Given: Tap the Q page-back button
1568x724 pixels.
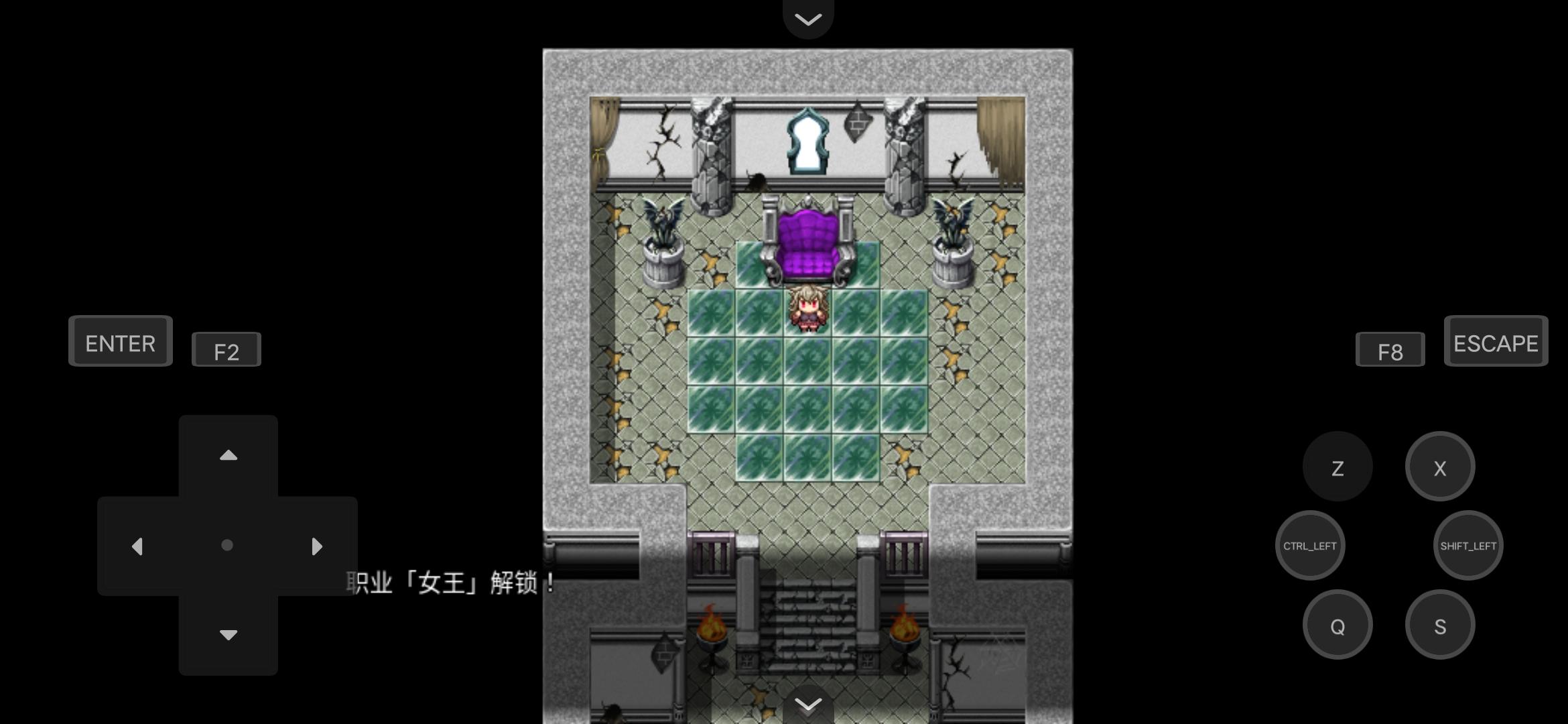Looking at the screenshot, I should [1337, 624].
